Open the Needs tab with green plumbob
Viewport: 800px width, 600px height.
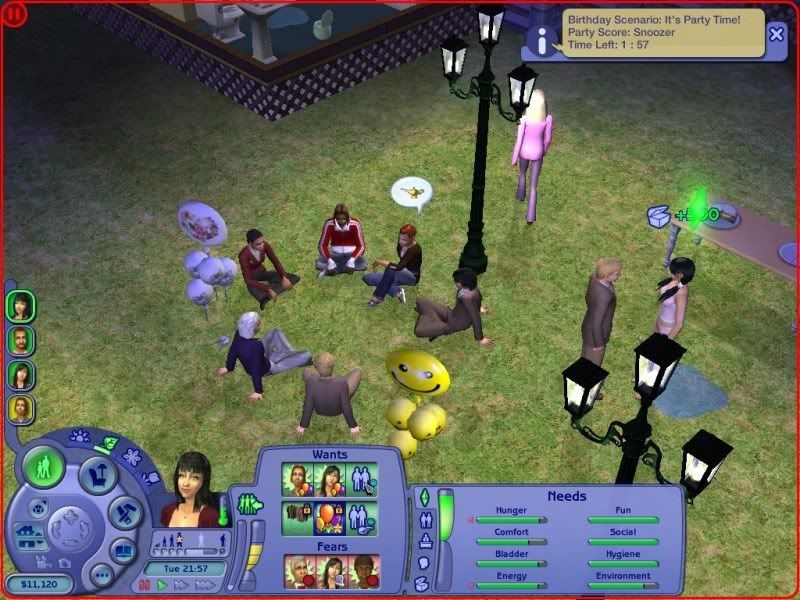click(423, 496)
